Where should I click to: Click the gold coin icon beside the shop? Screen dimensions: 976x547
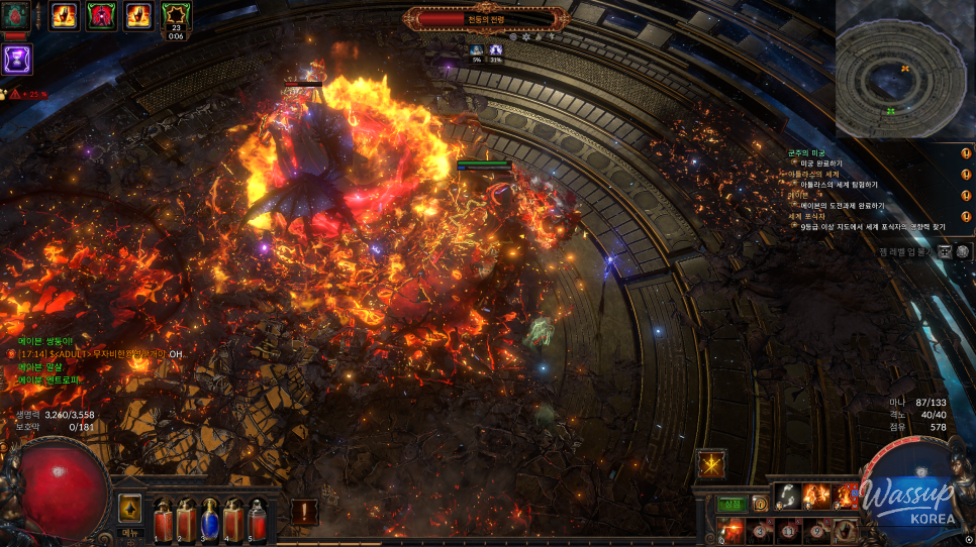click(759, 503)
